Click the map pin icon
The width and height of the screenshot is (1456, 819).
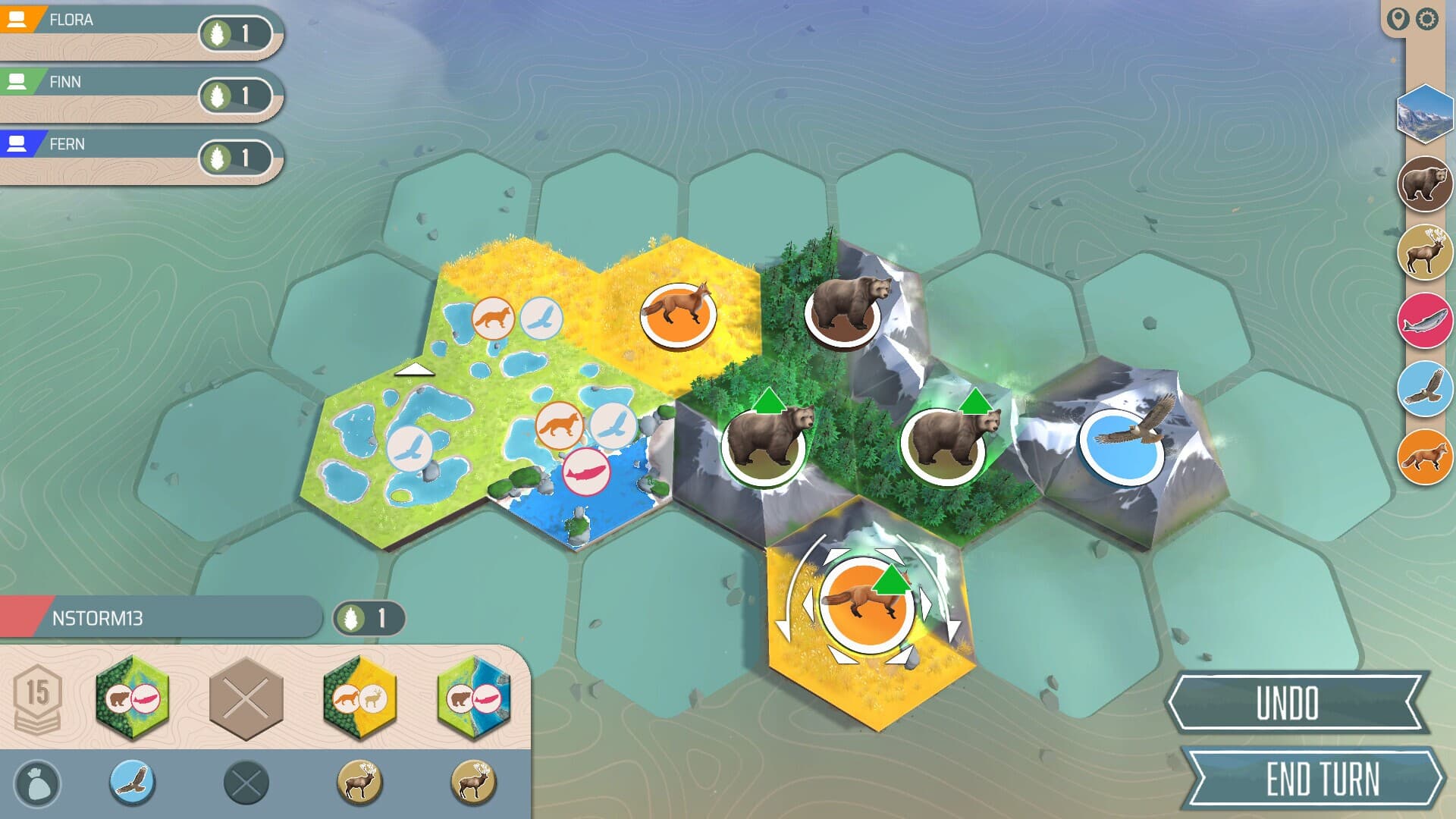pos(1398,19)
